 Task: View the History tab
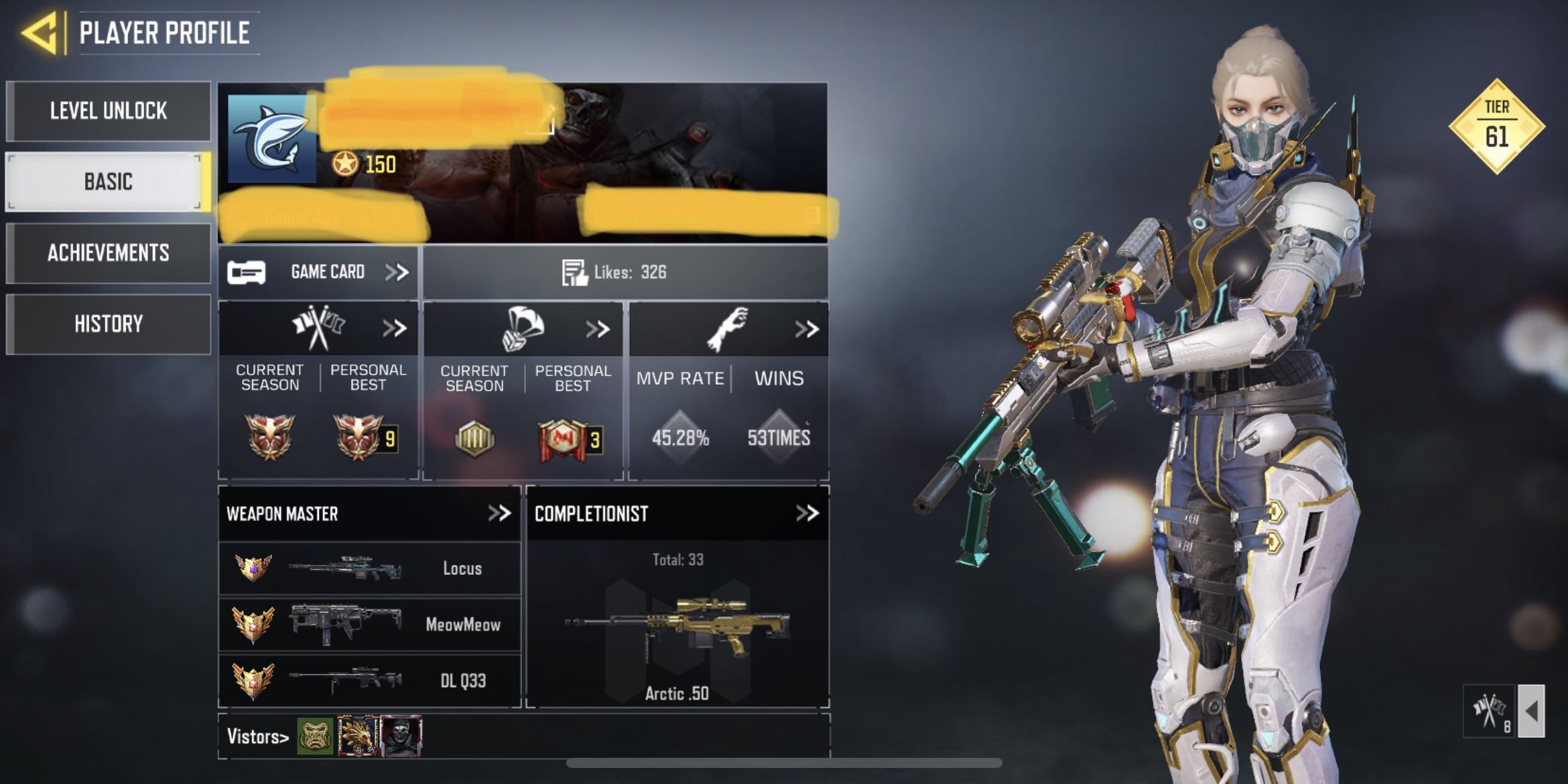pos(108,324)
